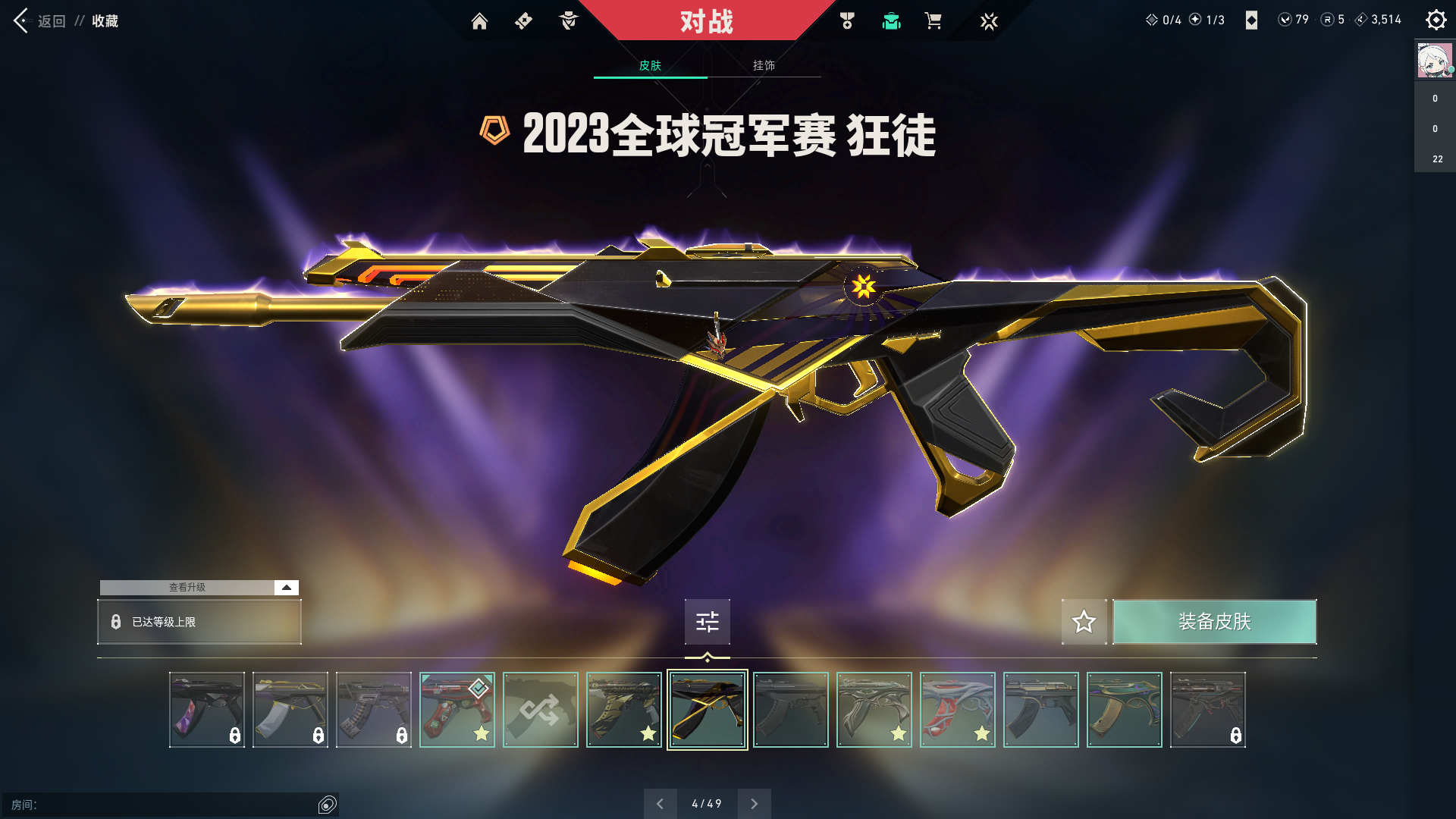Open the chroma variant selector

[707, 622]
